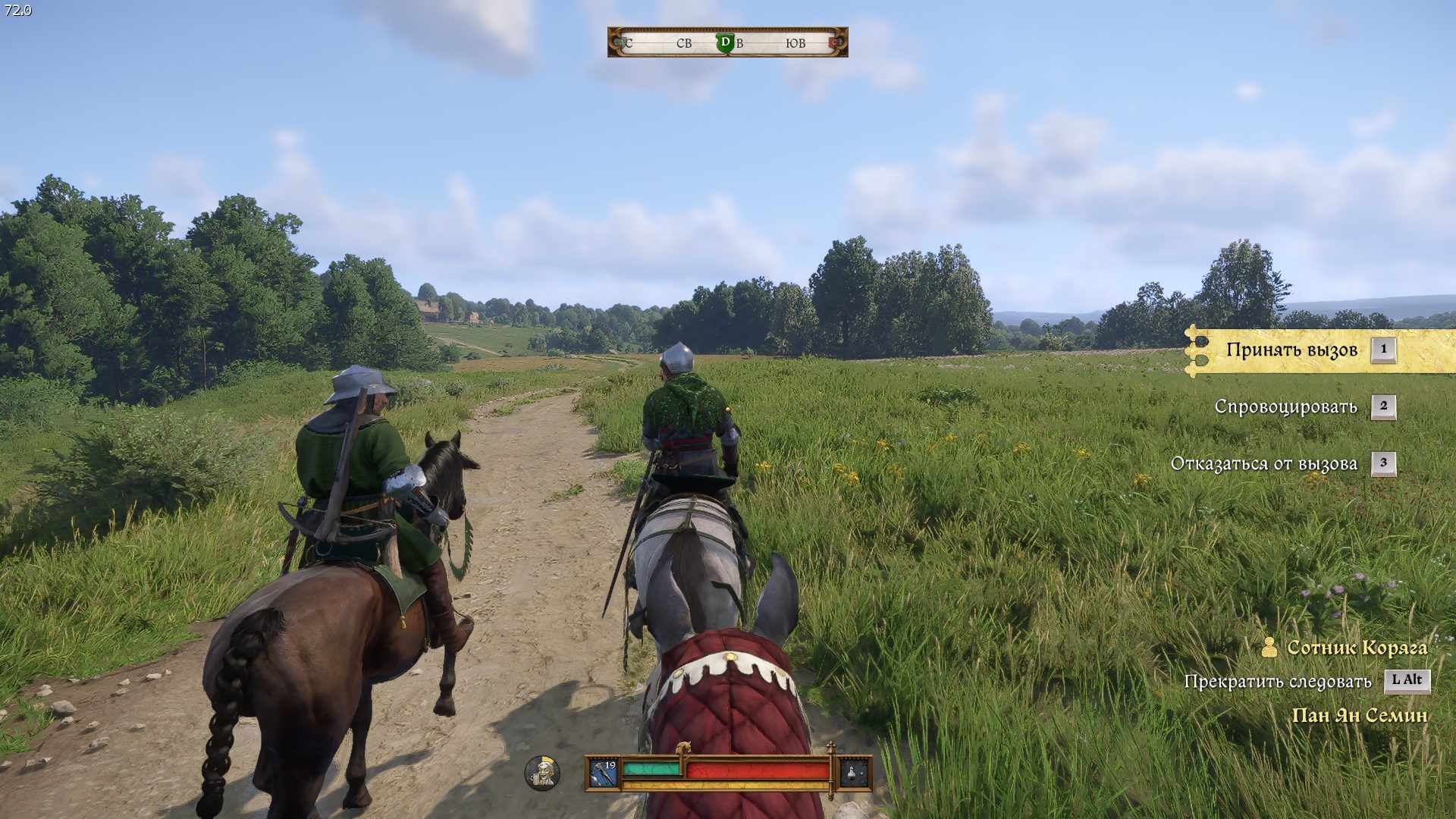Select the equipped weapon icon by the health bar
1456x819 pixels.
604,773
